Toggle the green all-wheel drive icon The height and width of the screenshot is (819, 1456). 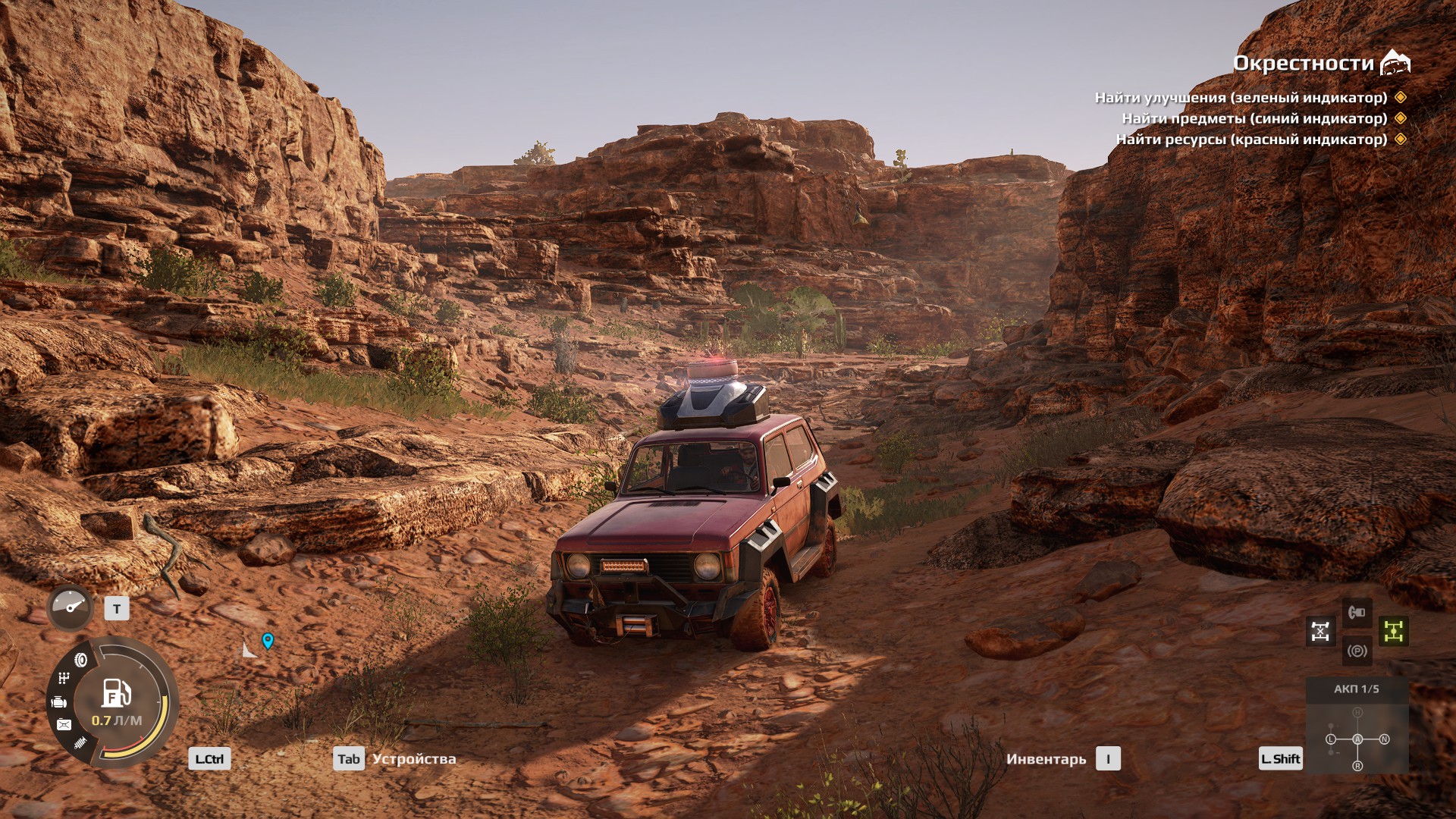point(1394,631)
